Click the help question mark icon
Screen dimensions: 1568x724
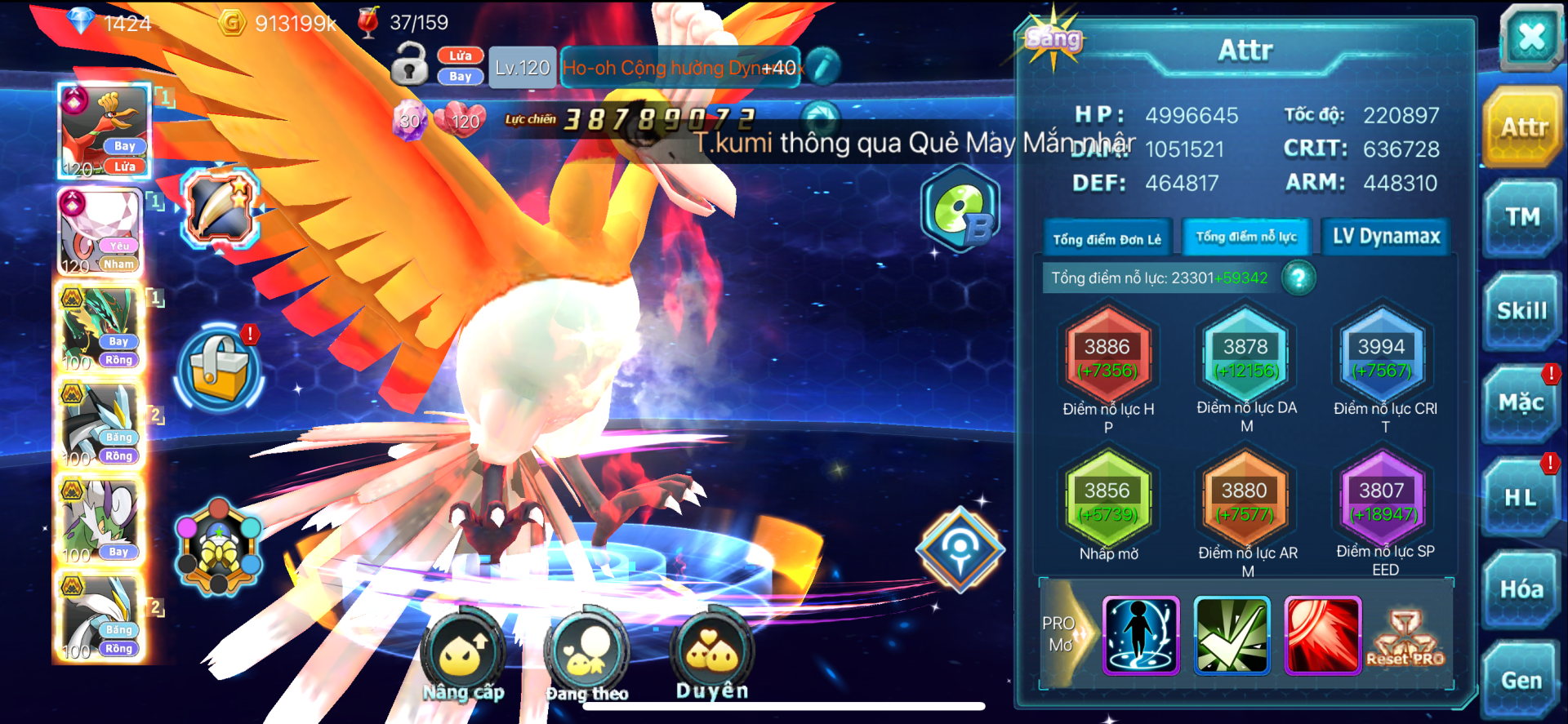[x=1298, y=278]
